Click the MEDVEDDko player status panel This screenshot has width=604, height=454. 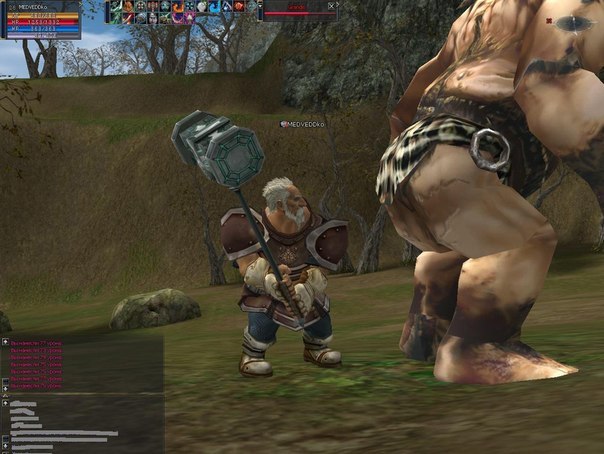[41, 18]
